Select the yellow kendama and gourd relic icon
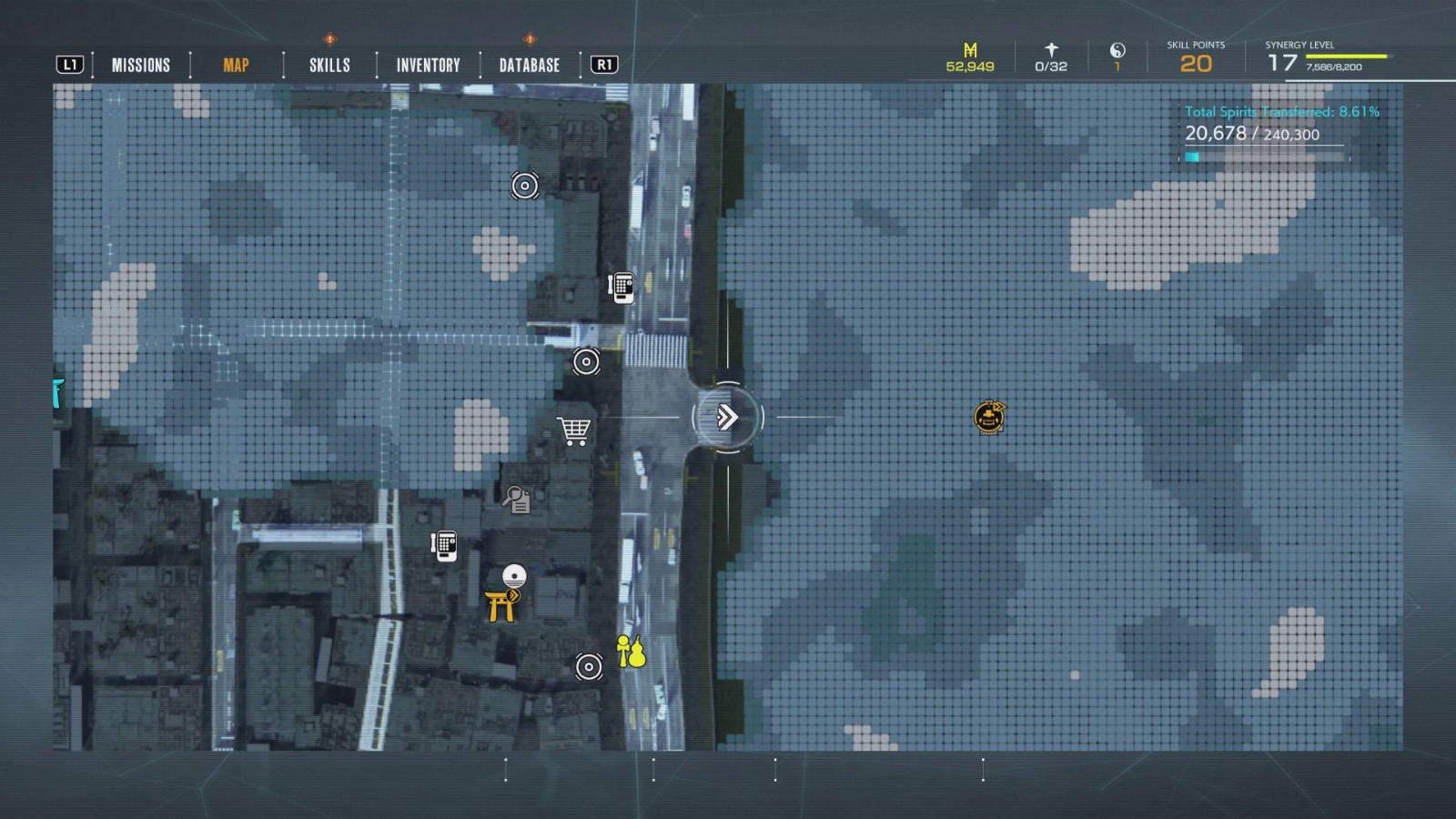The height and width of the screenshot is (819, 1456). 629,651
